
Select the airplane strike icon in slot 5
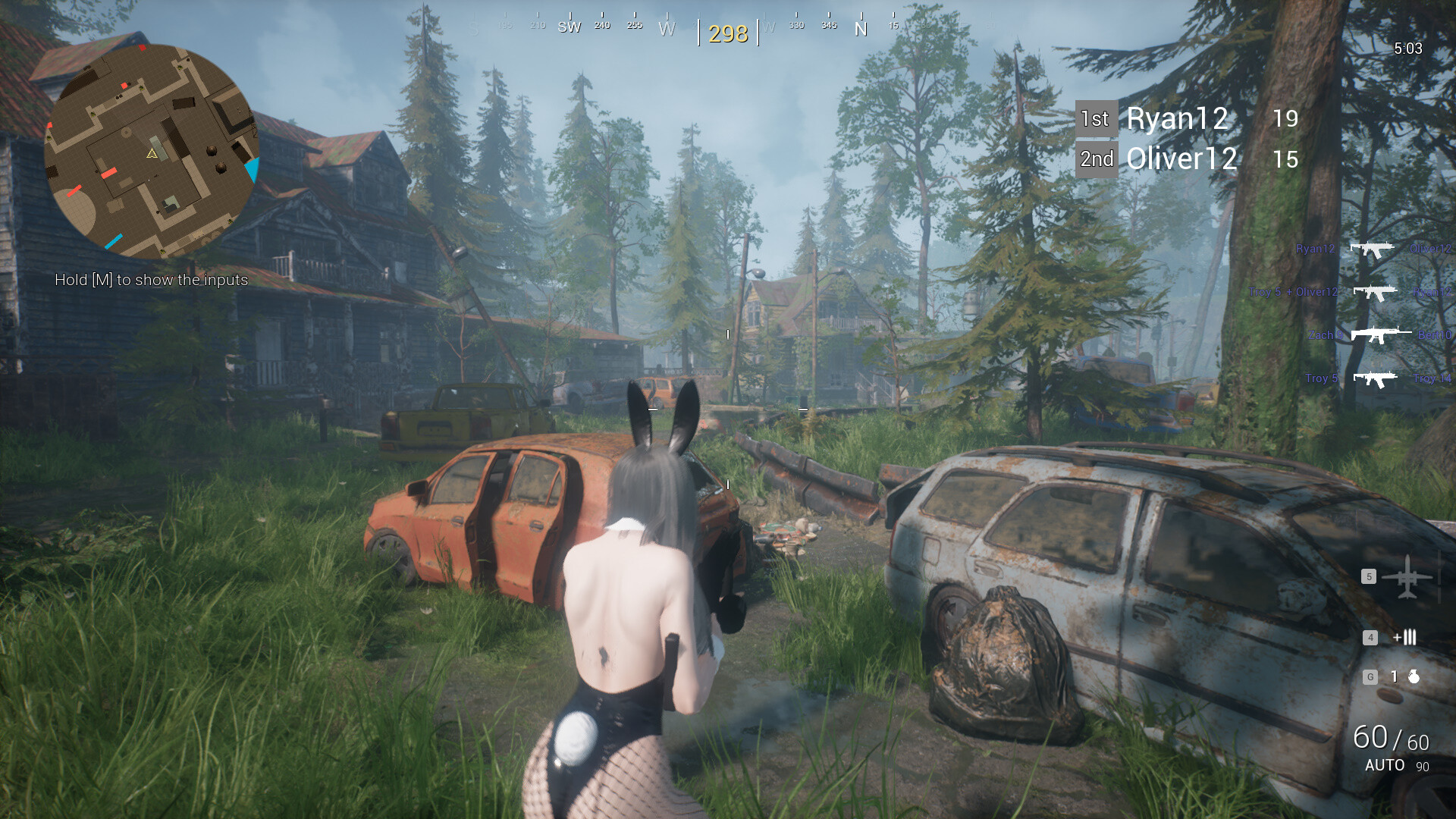1407,577
